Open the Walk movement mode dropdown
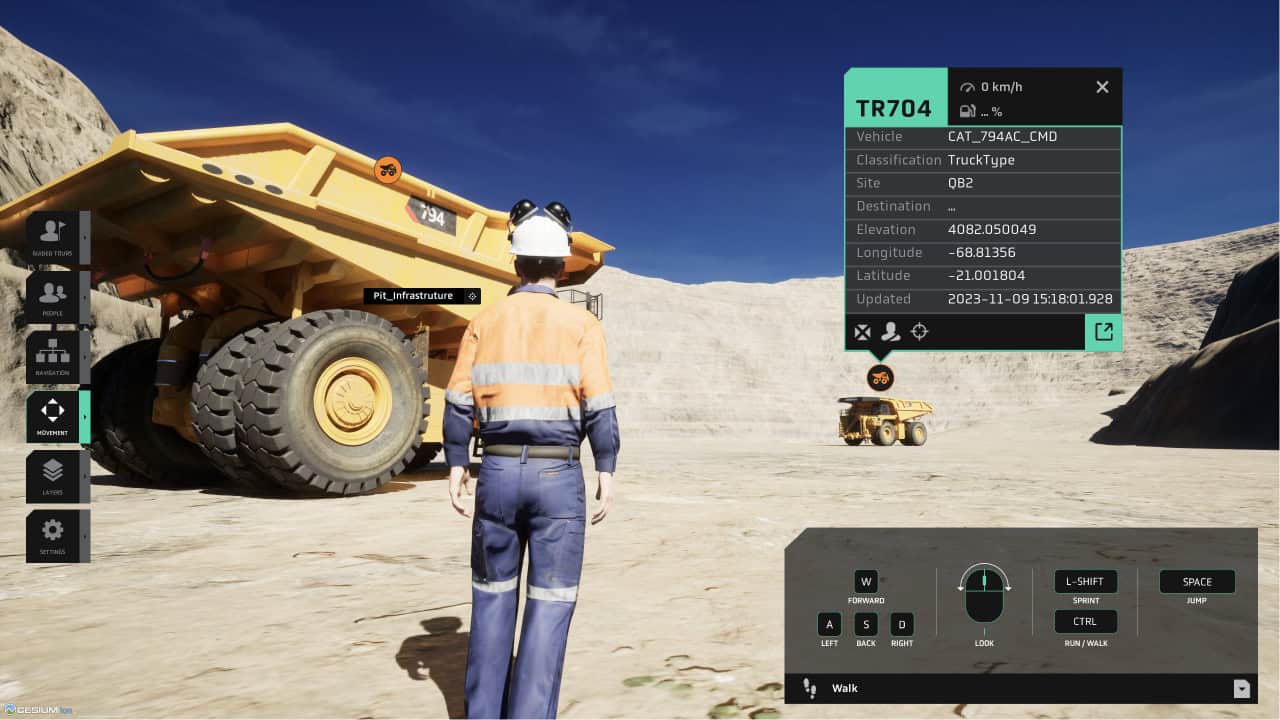Screen dimensions: 1280x720 pyautogui.click(x=1241, y=688)
